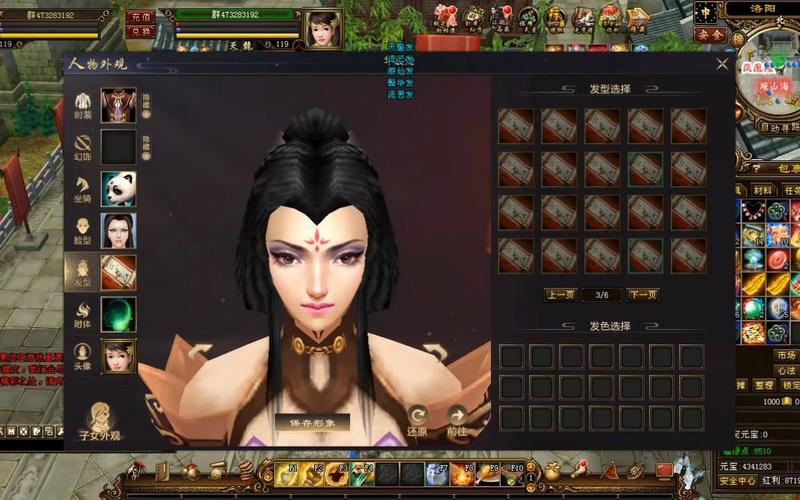The height and width of the screenshot is (500, 800).
Task: Click the target character portrait at top
Action: [x=323, y=29]
